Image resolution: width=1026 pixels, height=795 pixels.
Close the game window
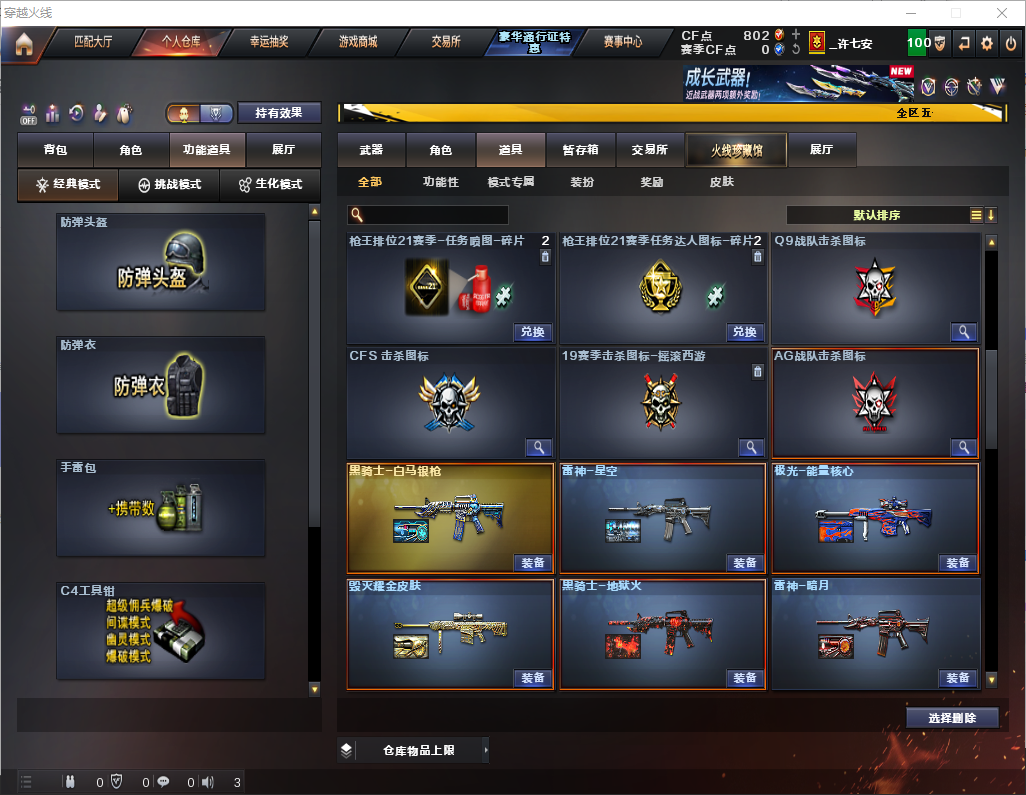pos(1003,13)
